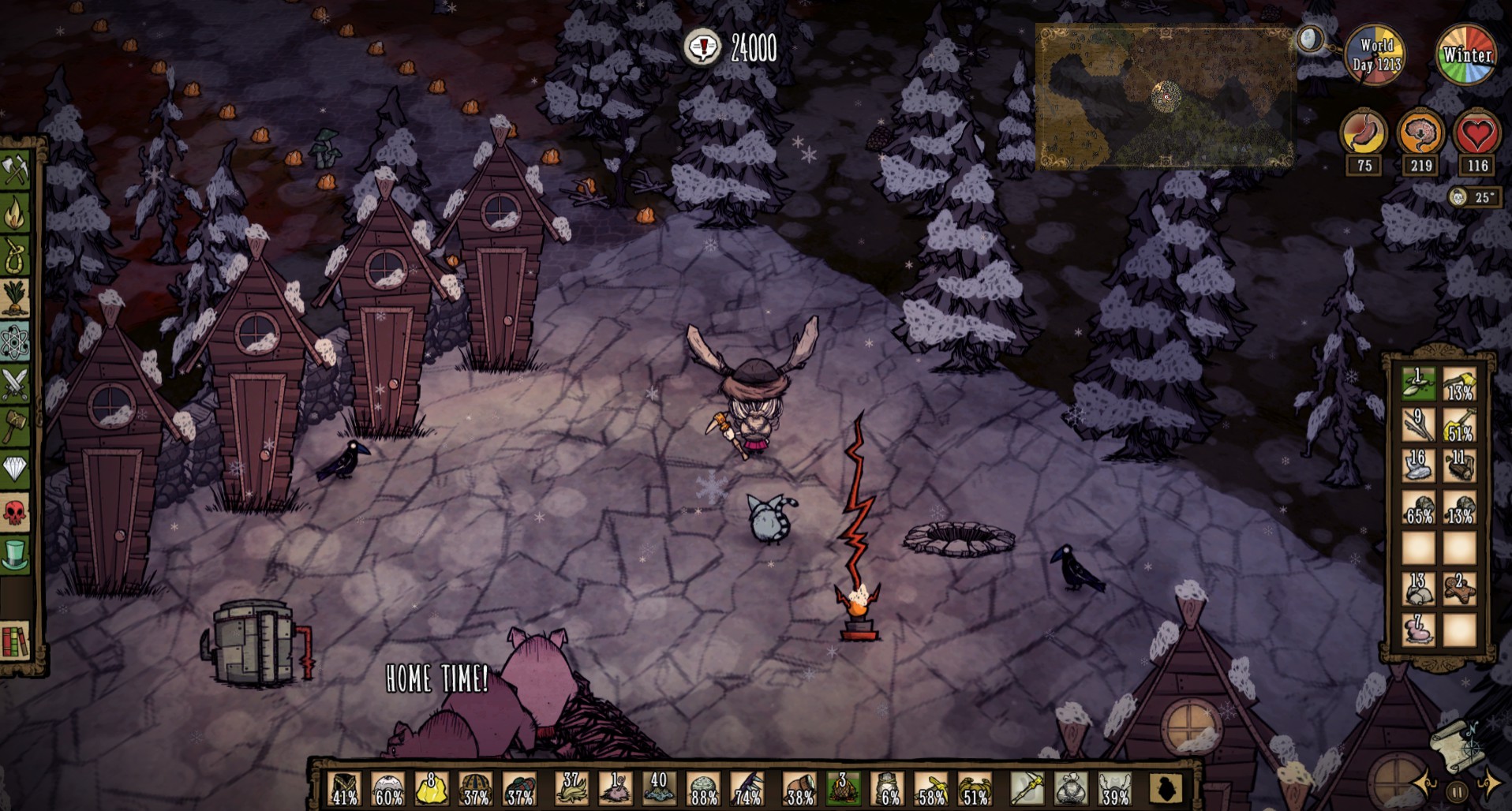This screenshot has height=811, width=1512.
Task: Select the stack of 8 gold nuggets
Action: tap(432, 789)
